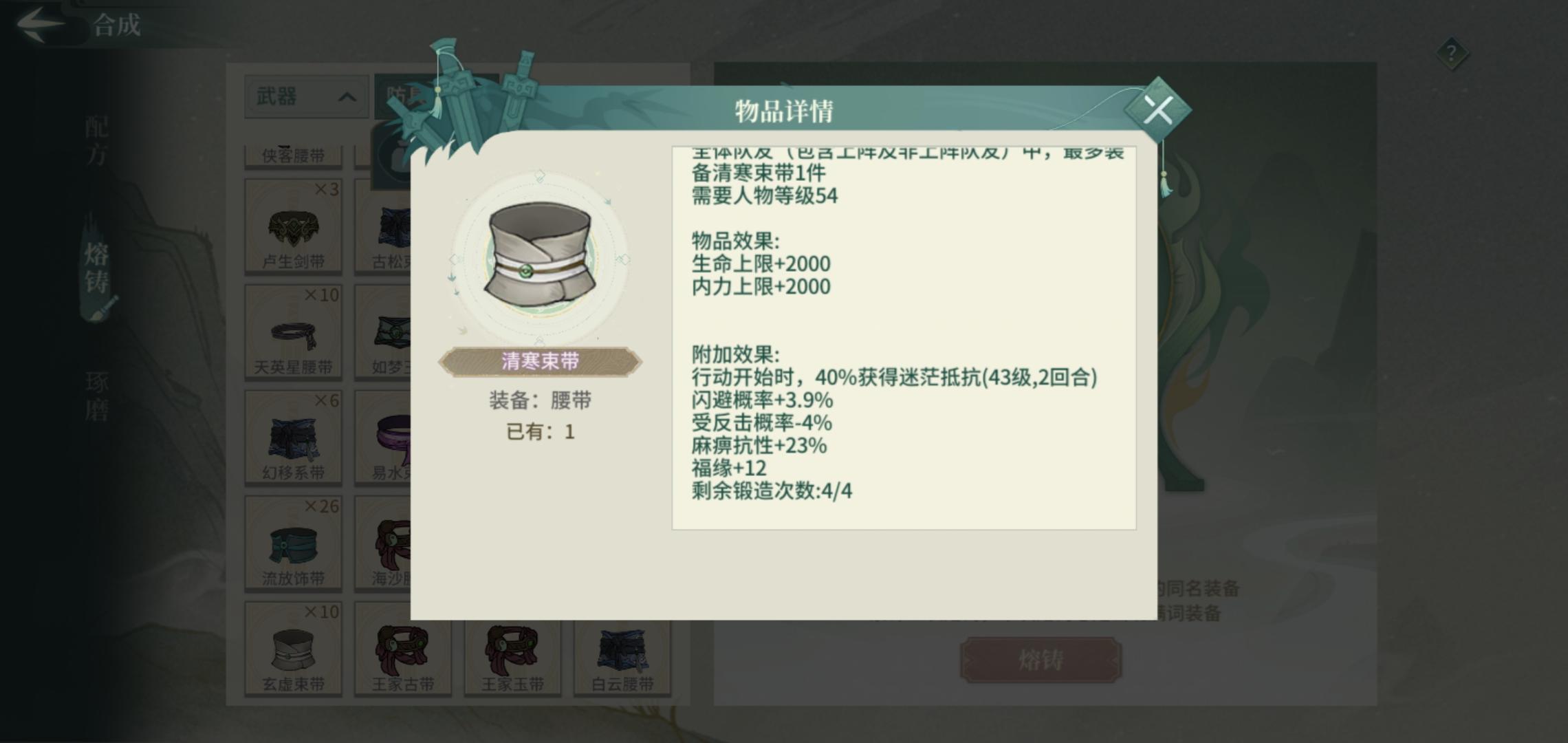Select the 玄虚束带 belt icon
1568x743 pixels.
click(x=294, y=649)
